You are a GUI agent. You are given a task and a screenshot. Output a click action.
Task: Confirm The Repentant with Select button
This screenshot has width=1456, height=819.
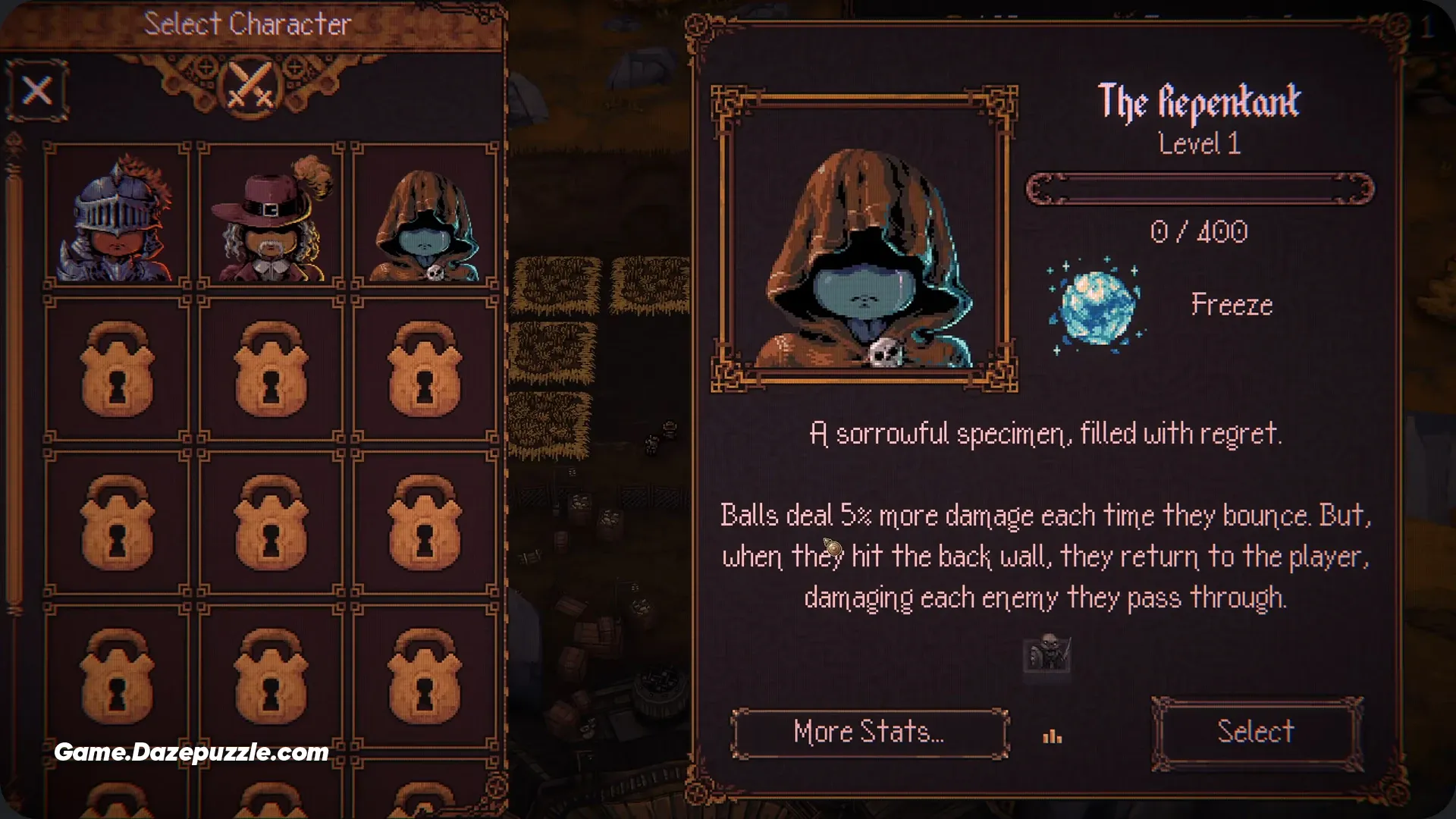1256,733
